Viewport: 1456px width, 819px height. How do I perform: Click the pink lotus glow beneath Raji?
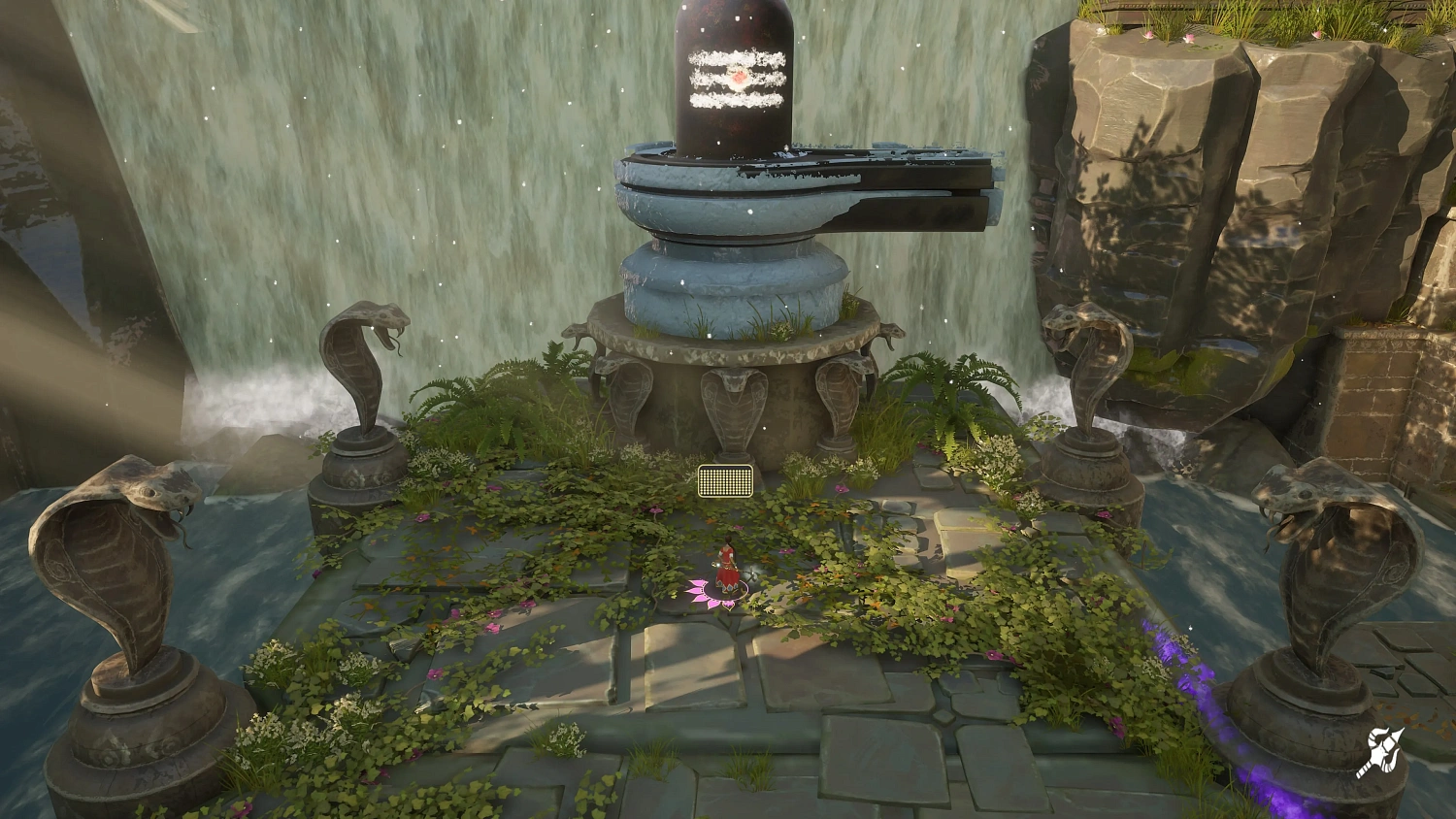pyautogui.click(x=718, y=595)
